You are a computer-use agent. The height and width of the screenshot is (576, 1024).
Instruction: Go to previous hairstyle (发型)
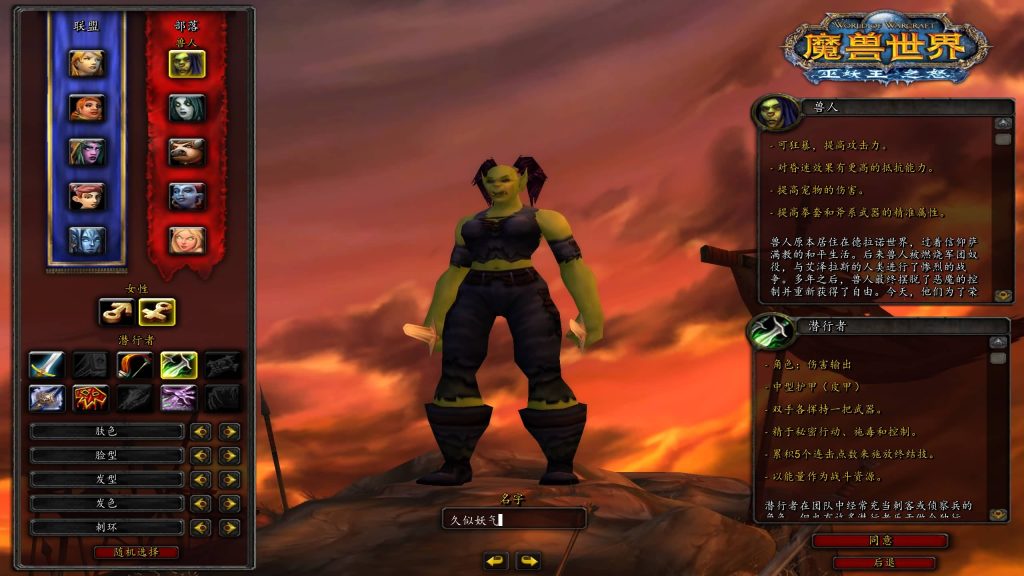[201, 479]
